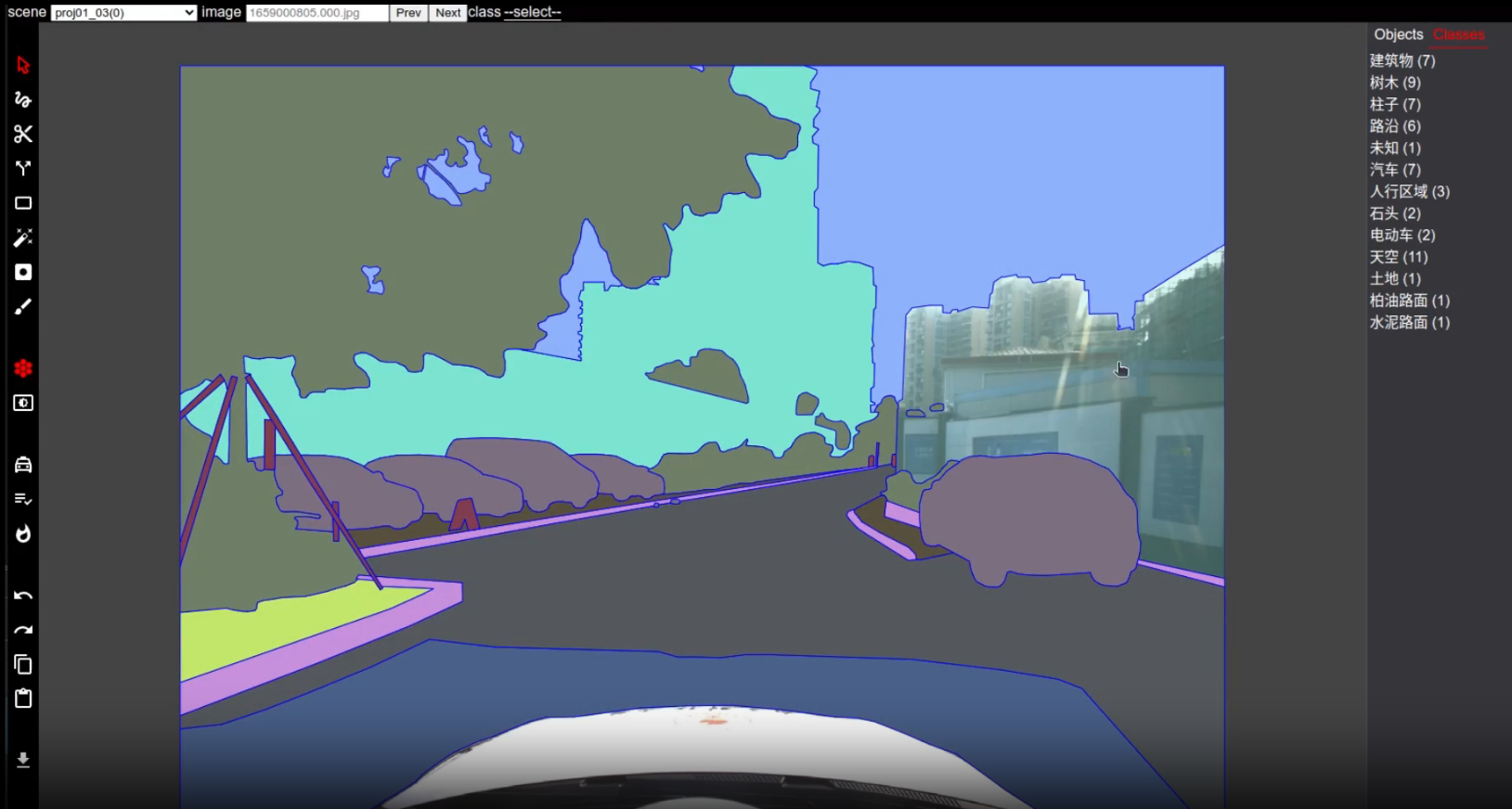Viewport: 1512px width, 809px height.
Task: Select the rectangle annotation tool
Action: pos(22,202)
